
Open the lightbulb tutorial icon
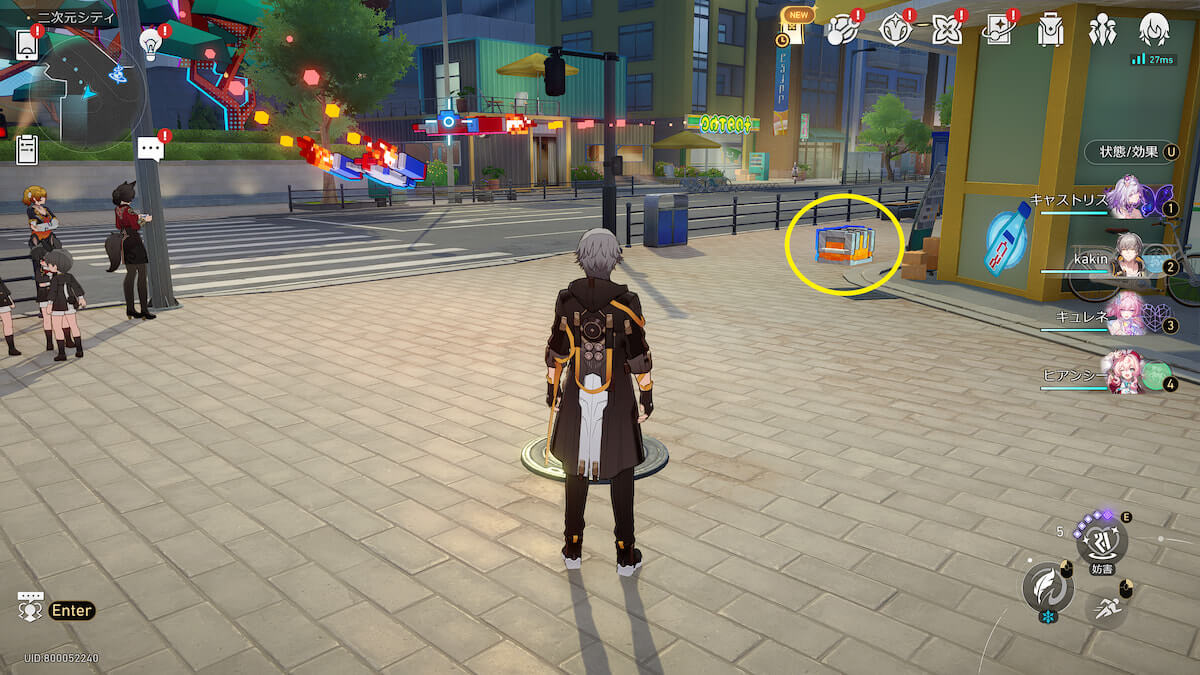point(151,42)
